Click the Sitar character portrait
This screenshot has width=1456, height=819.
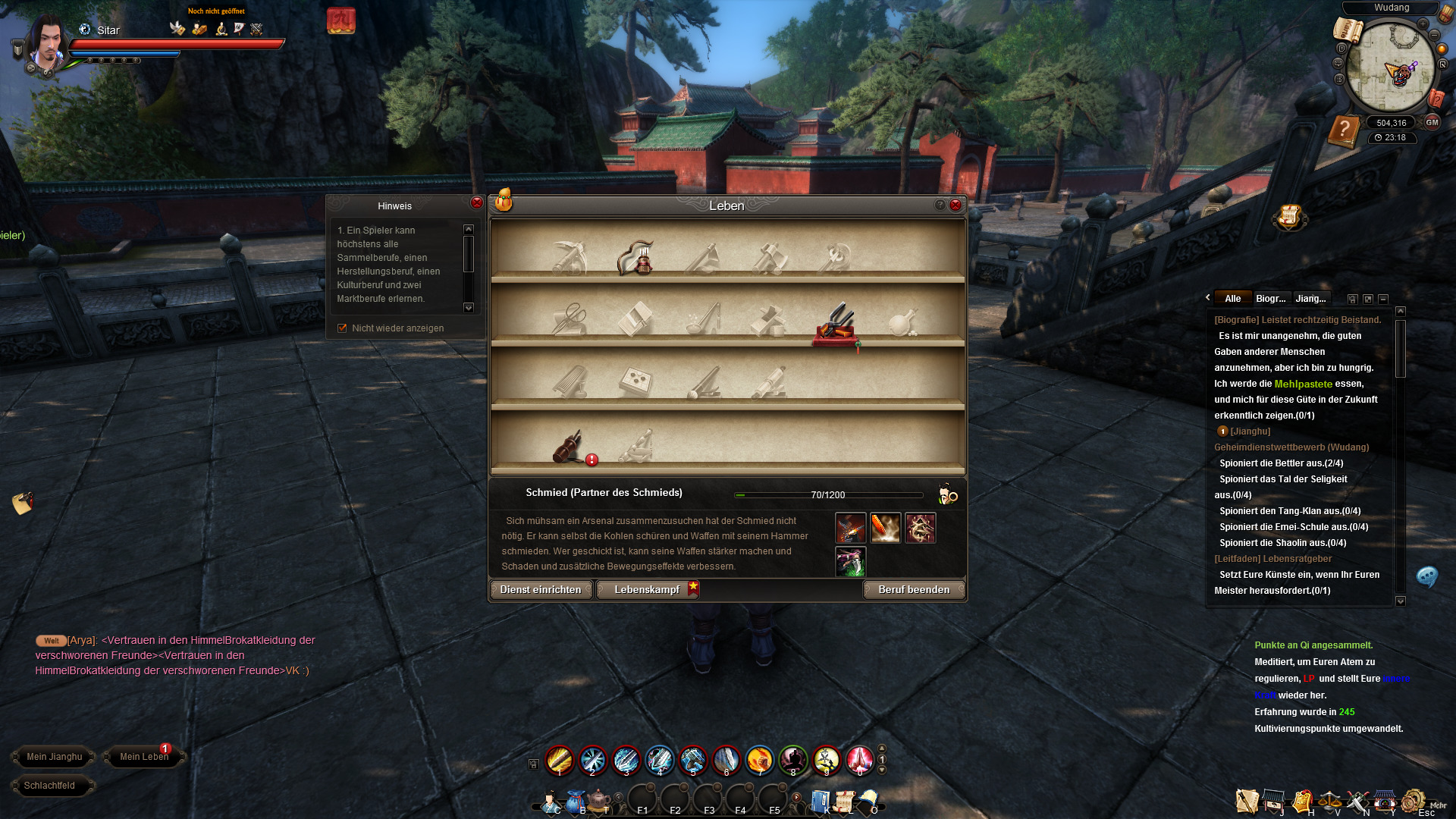pos(48,44)
